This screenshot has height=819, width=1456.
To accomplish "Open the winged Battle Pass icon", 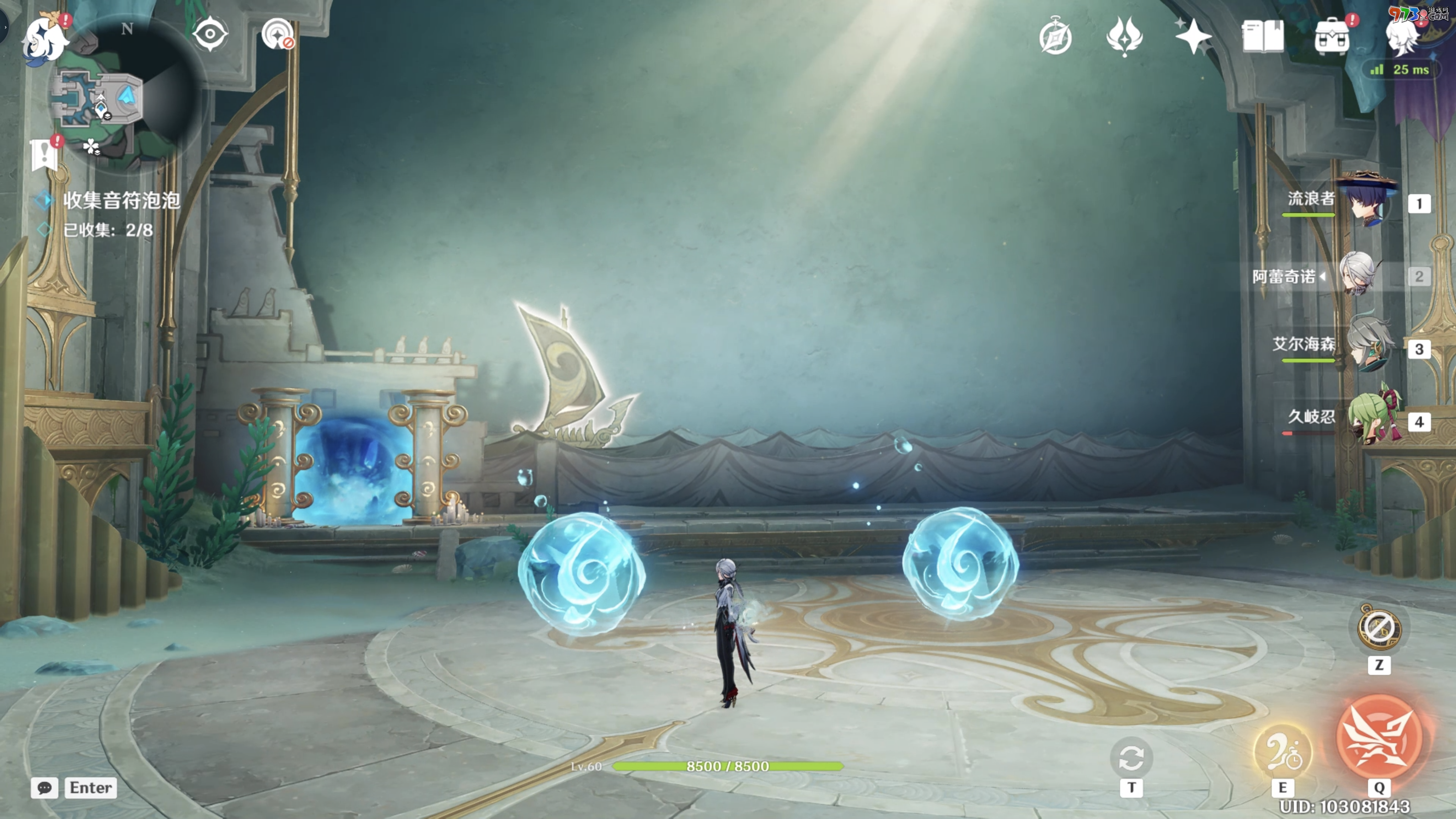I will pyautogui.click(x=1124, y=36).
